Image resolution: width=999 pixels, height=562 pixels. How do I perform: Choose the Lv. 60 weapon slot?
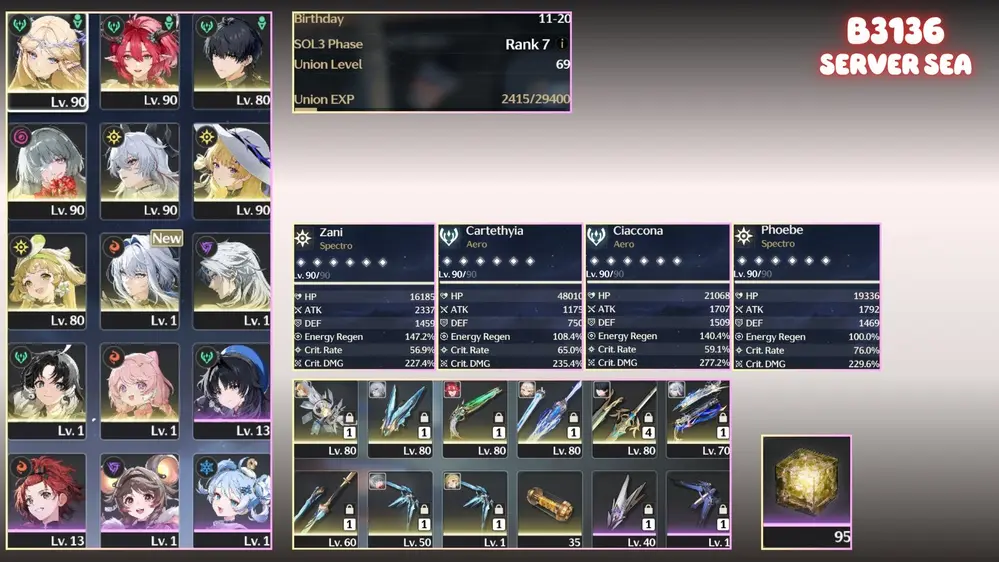[325, 509]
